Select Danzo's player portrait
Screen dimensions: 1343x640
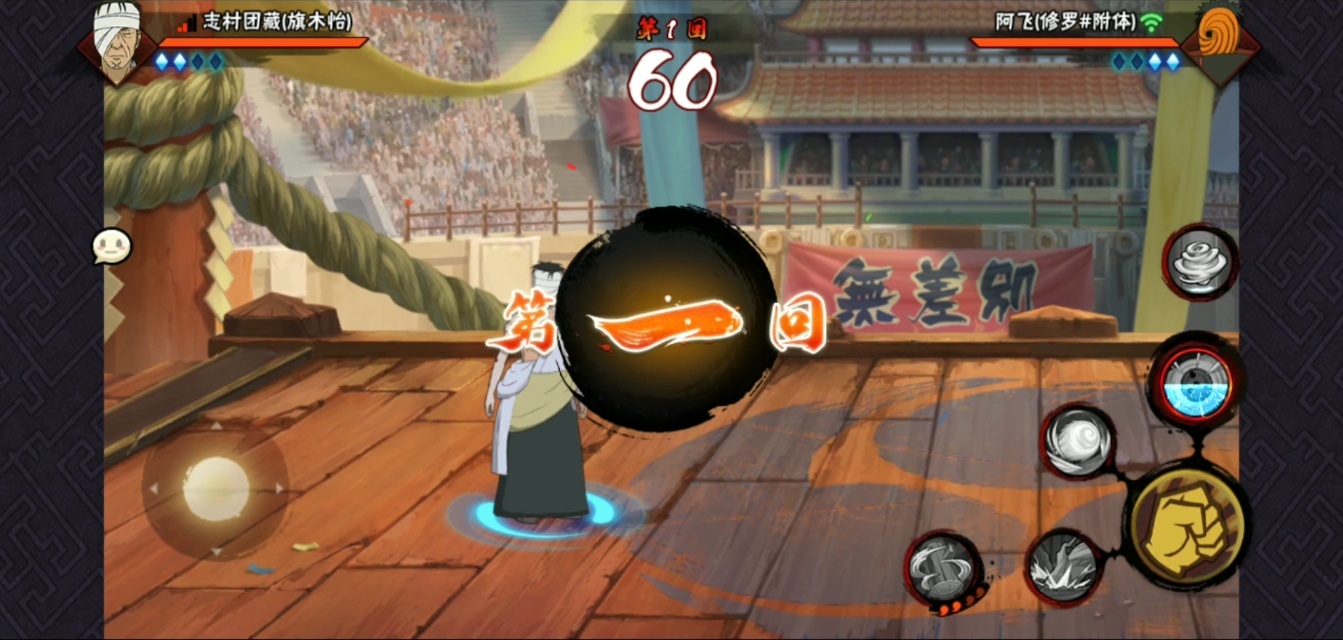tap(118, 40)
